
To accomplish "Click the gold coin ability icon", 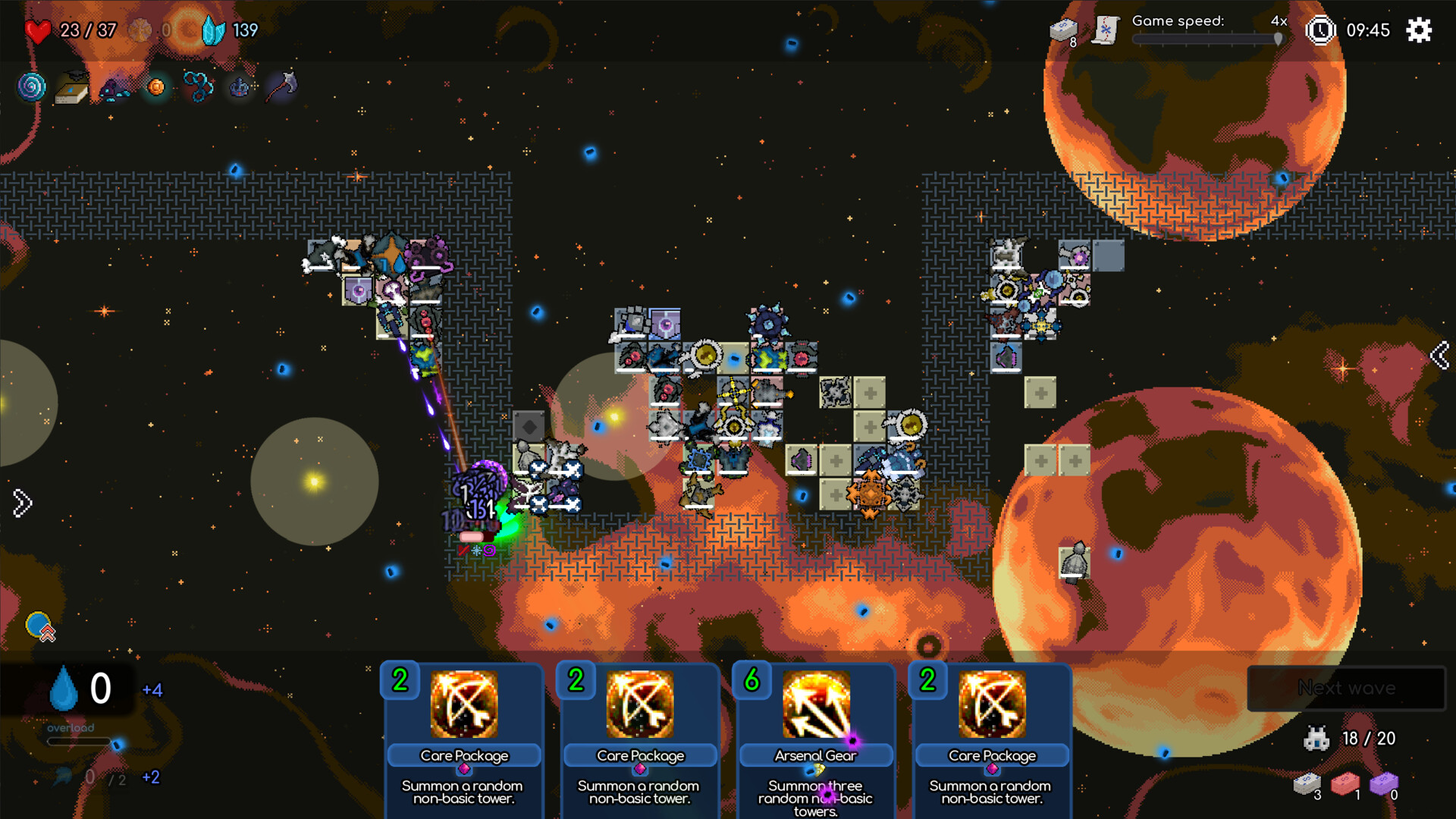I will click(x=155, y=86).
